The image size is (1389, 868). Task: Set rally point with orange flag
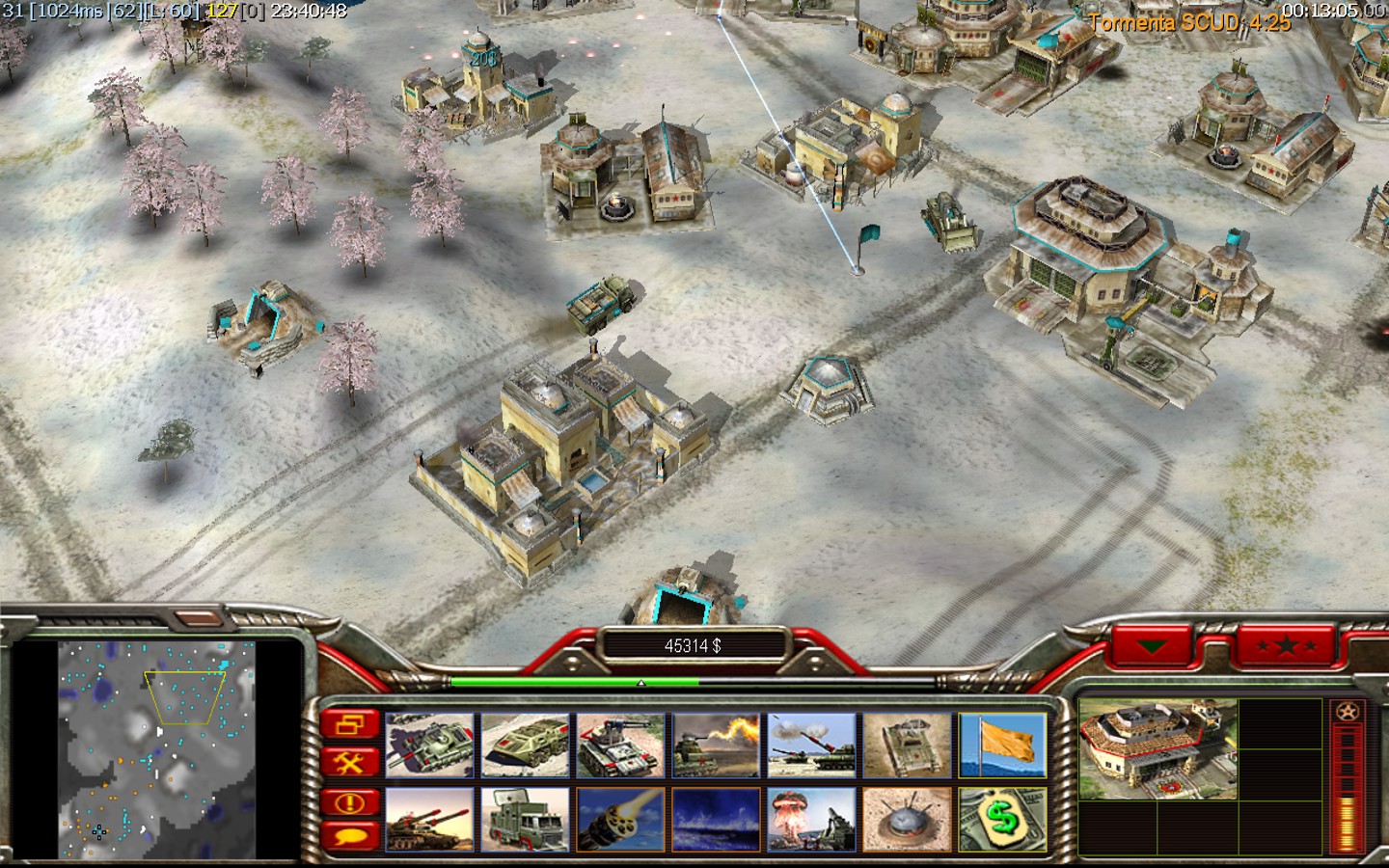coord(1002,745)
